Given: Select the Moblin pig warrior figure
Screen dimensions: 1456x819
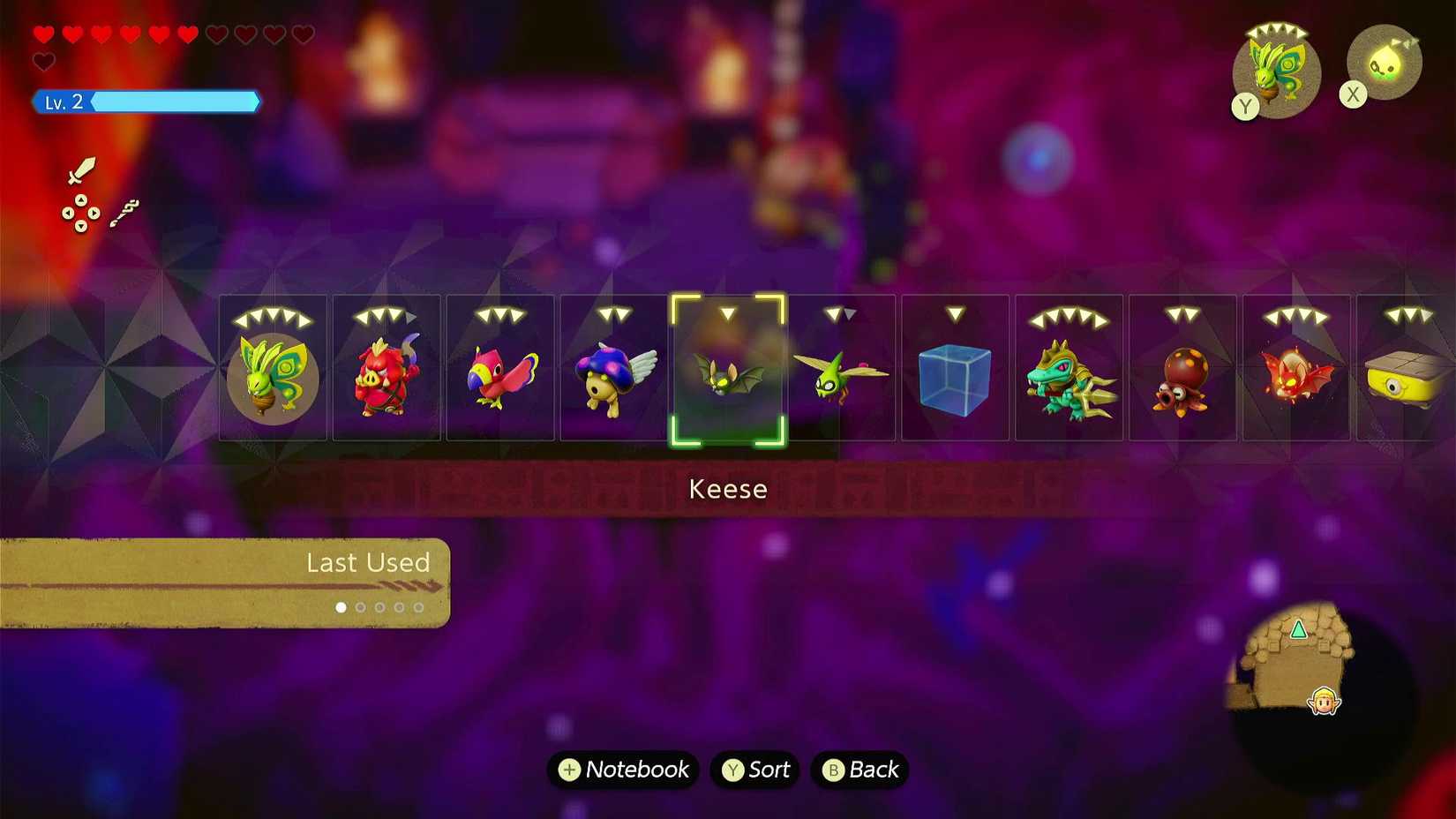Looking at the screenshot, I should click(387, 371).
